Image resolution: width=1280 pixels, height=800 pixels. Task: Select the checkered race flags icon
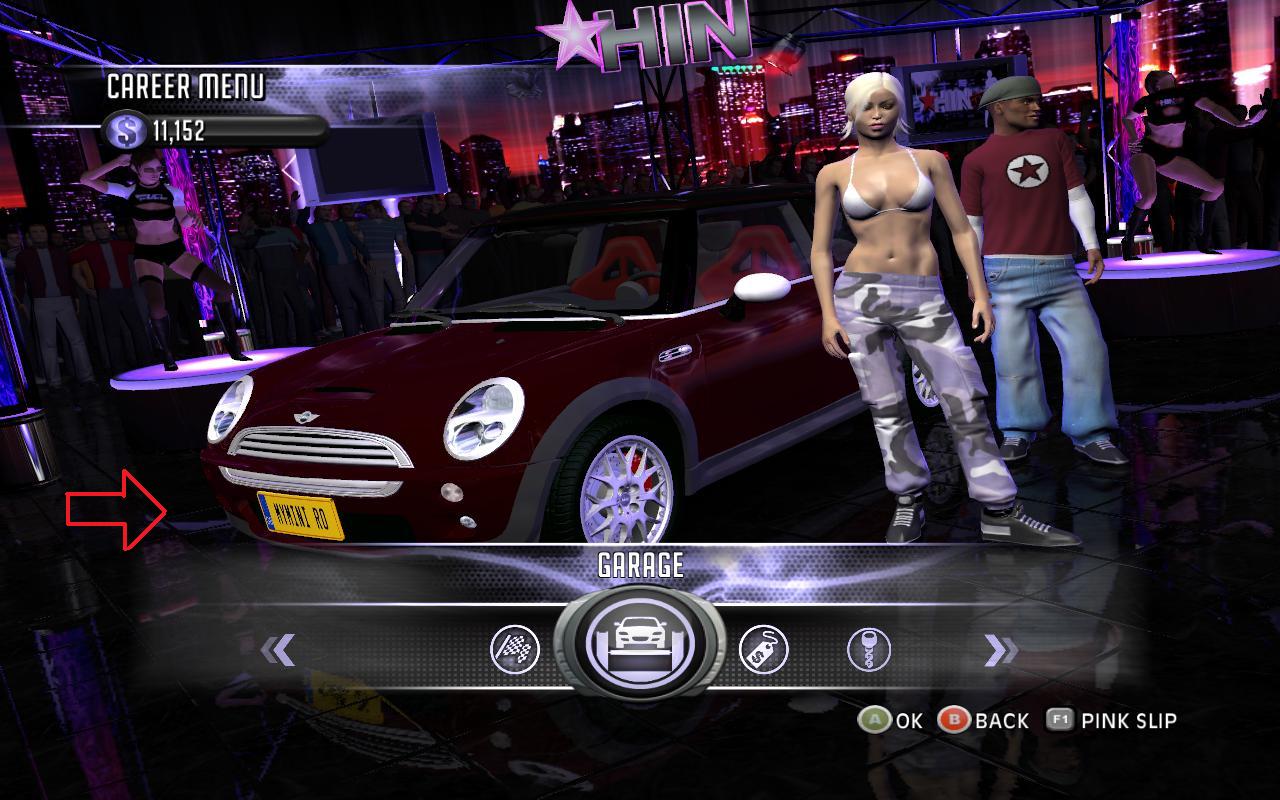click(x=515, y=650)
